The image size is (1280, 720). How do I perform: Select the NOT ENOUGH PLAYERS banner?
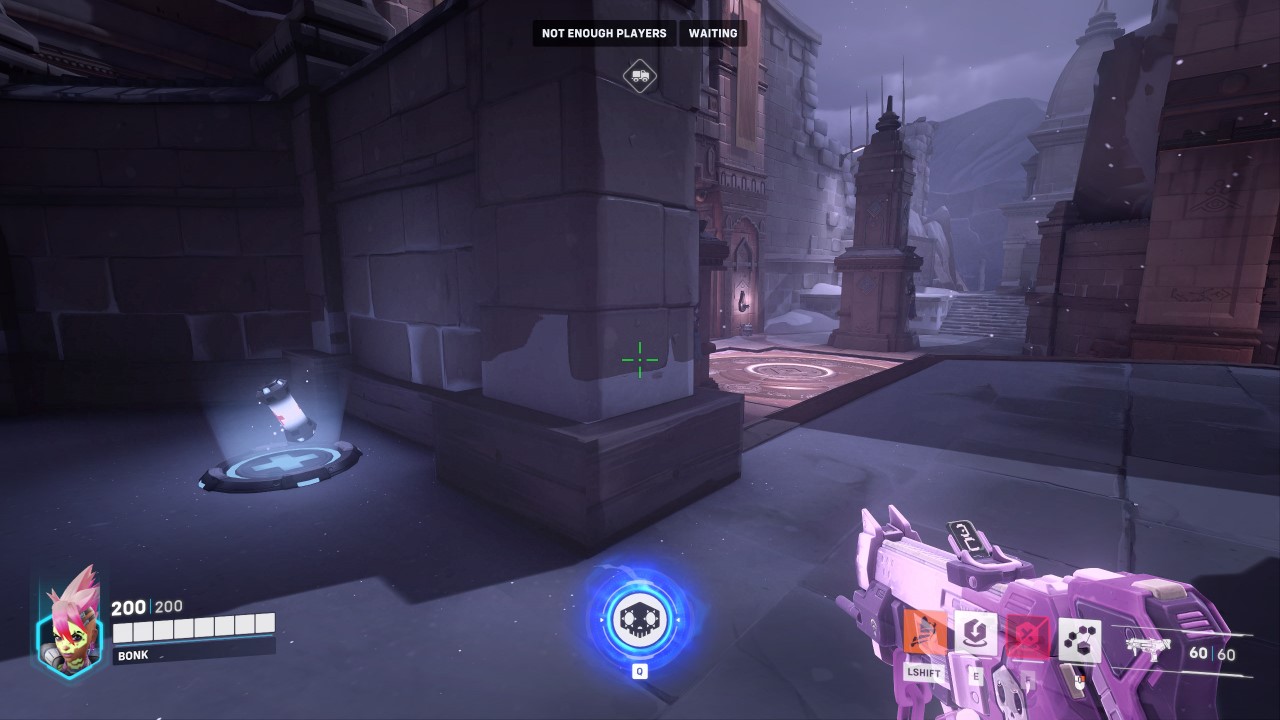tap(603, 33)
